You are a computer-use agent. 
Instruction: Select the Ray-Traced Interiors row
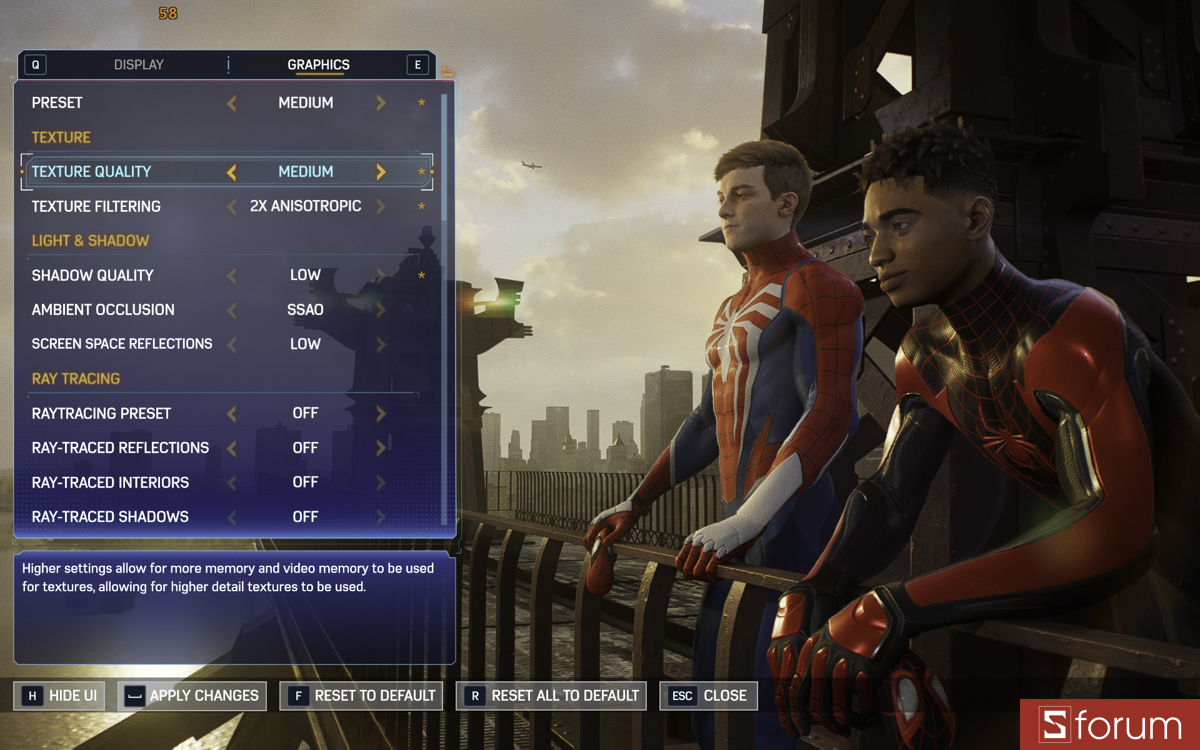[x=110, y=482]
